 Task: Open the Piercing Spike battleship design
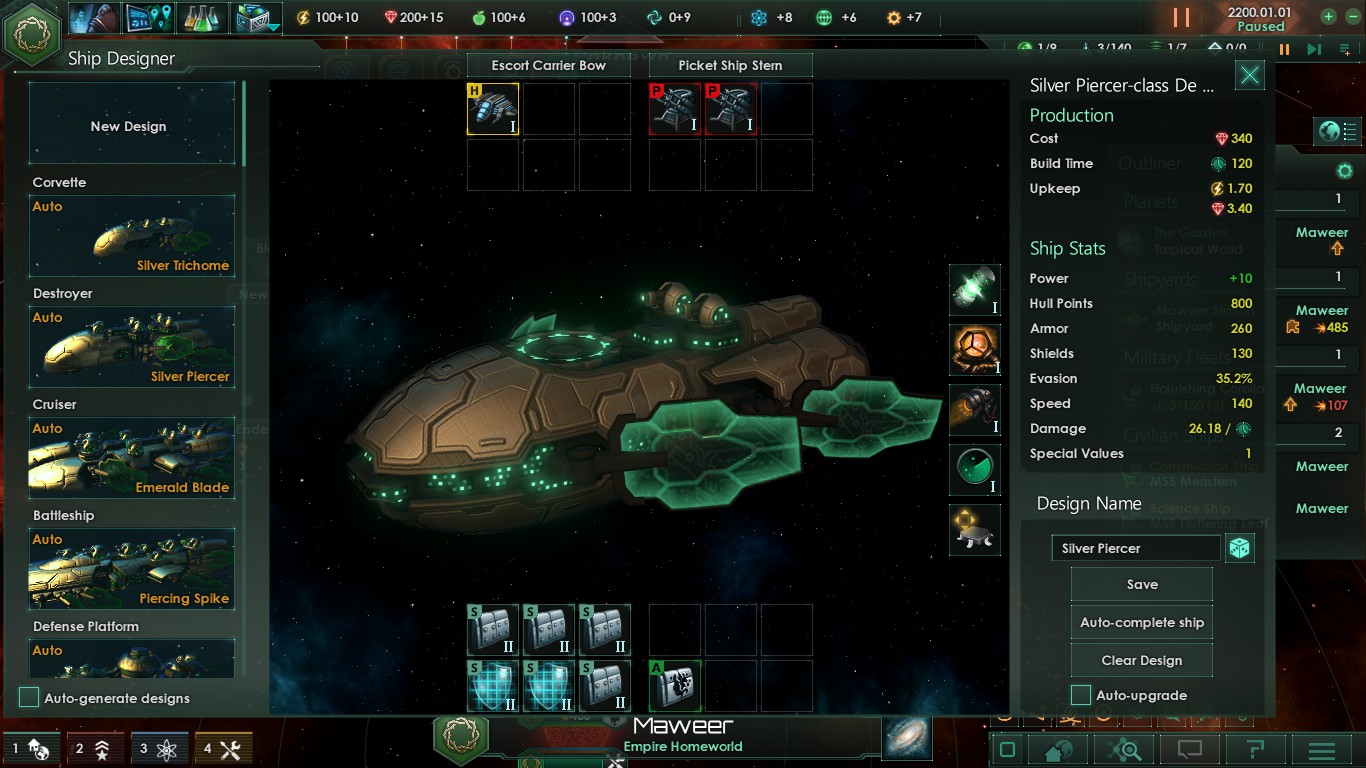[131, 569]
